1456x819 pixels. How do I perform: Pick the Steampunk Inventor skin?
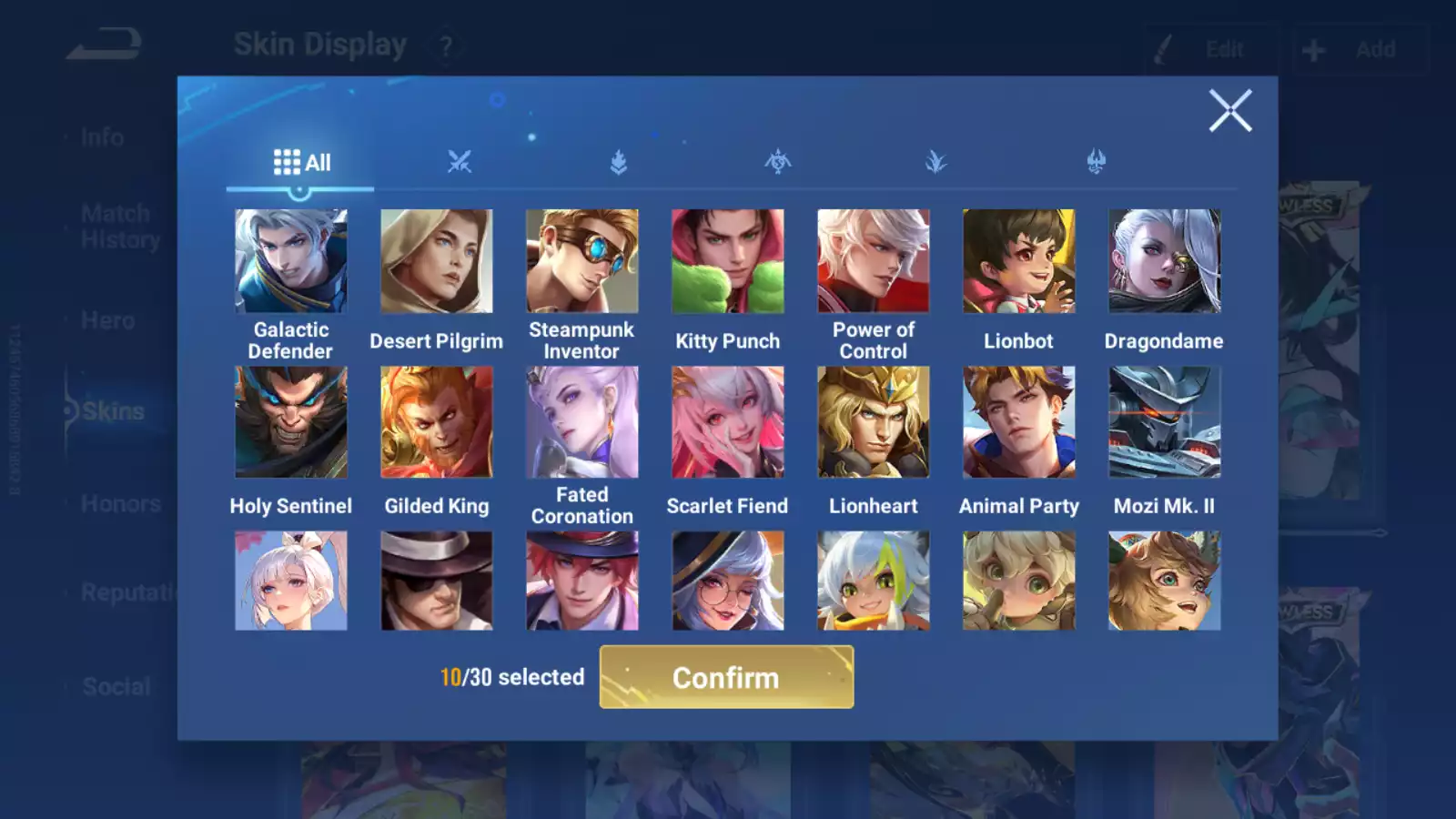pyautogui.click(x=582, y=261)
